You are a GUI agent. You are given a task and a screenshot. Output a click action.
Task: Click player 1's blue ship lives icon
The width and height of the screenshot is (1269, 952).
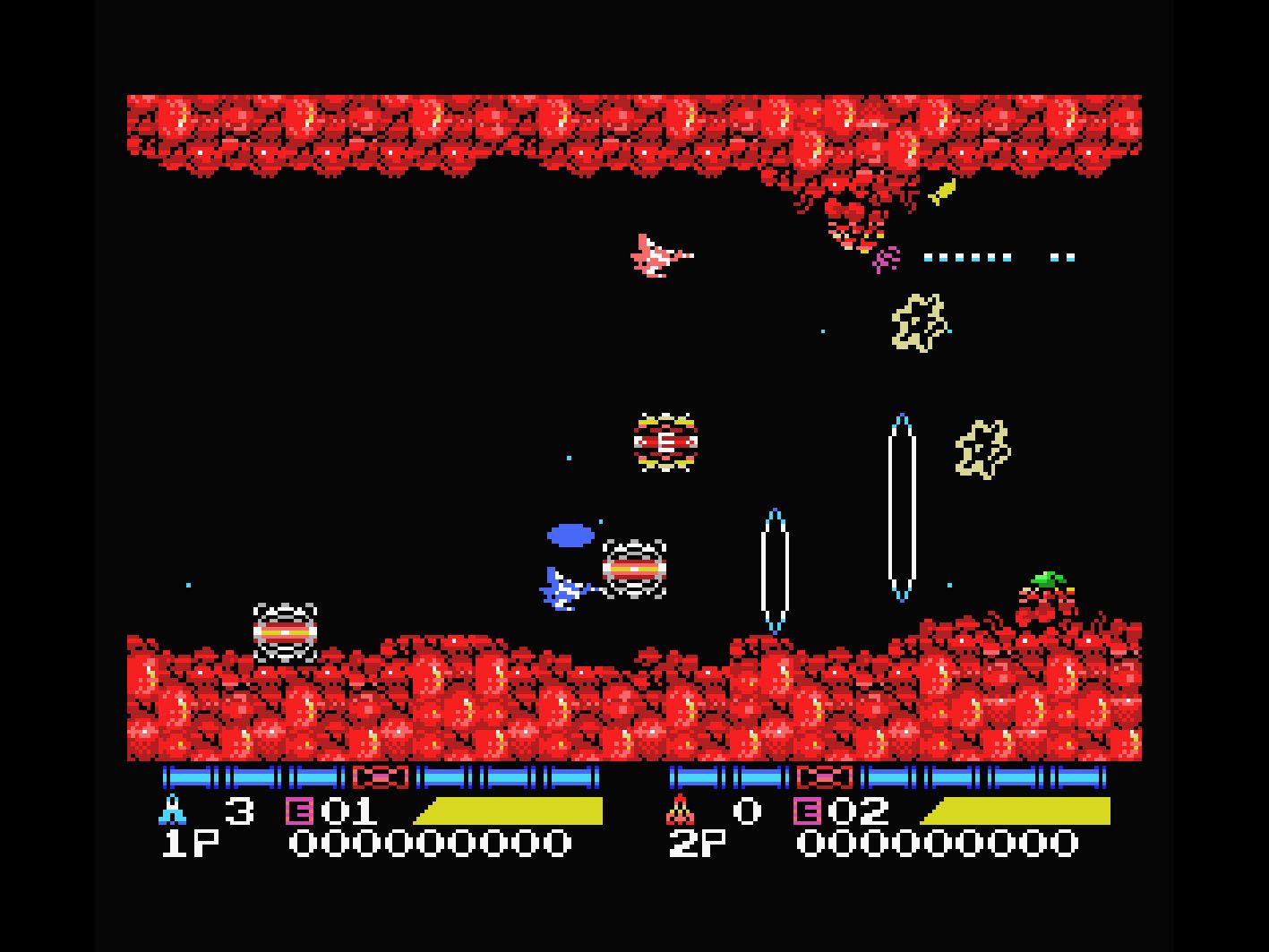(x=172, y=810)
